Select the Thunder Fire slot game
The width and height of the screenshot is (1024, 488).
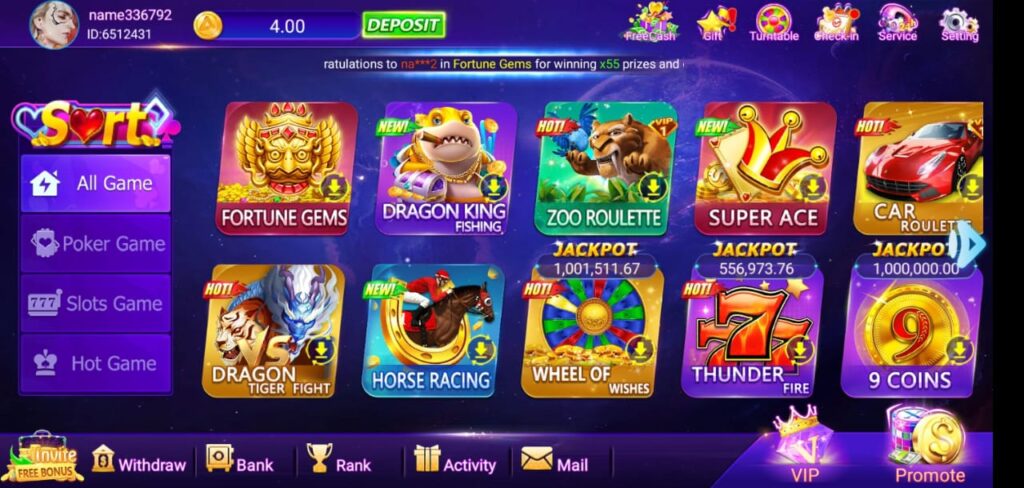pos(749,330)
